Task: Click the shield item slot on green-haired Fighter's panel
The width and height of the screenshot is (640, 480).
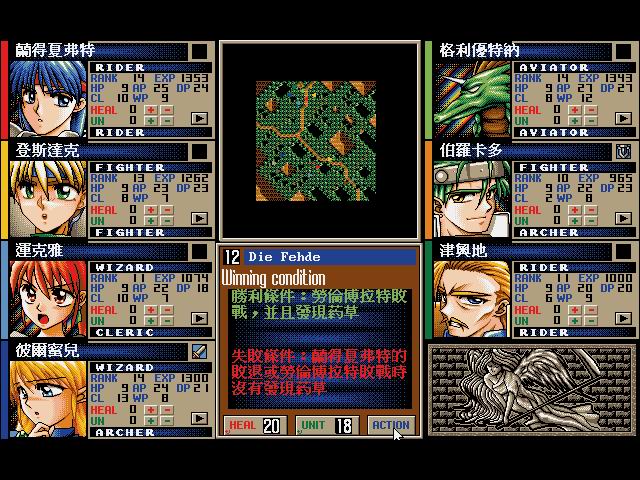Action: tap(624, 151)
